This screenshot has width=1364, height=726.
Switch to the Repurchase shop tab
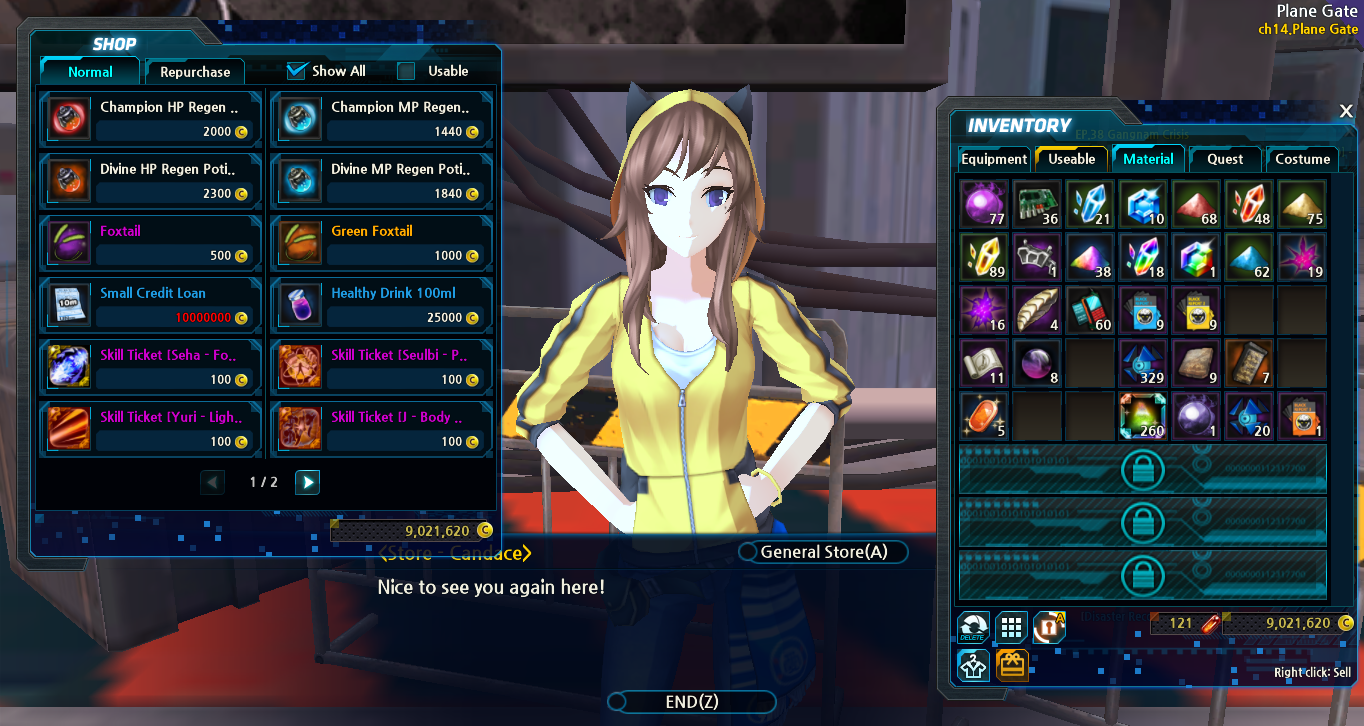point(195,72)
